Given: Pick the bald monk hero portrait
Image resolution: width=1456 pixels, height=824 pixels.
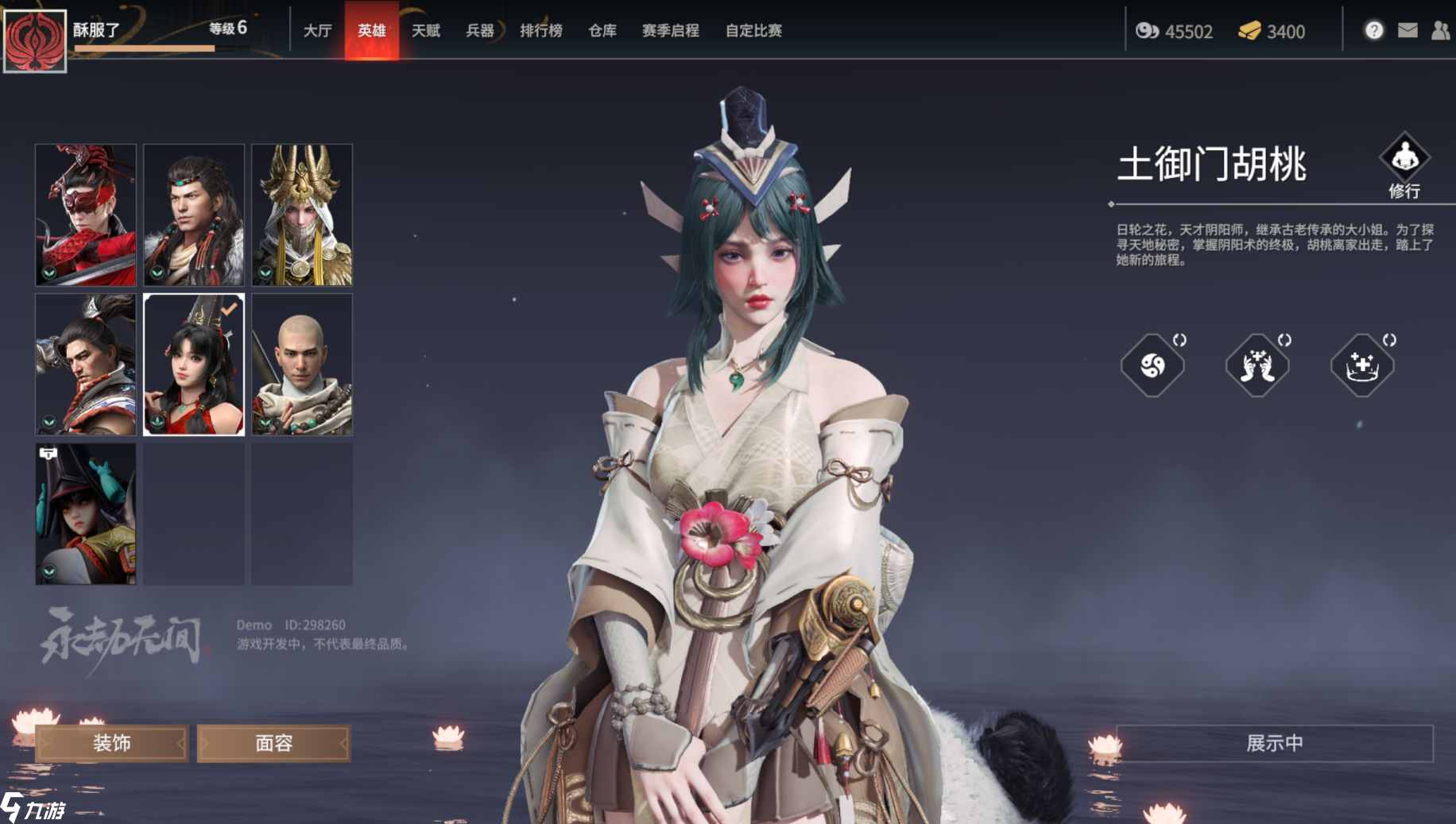Looking at the screenshot, I should (x=302, y=364).
